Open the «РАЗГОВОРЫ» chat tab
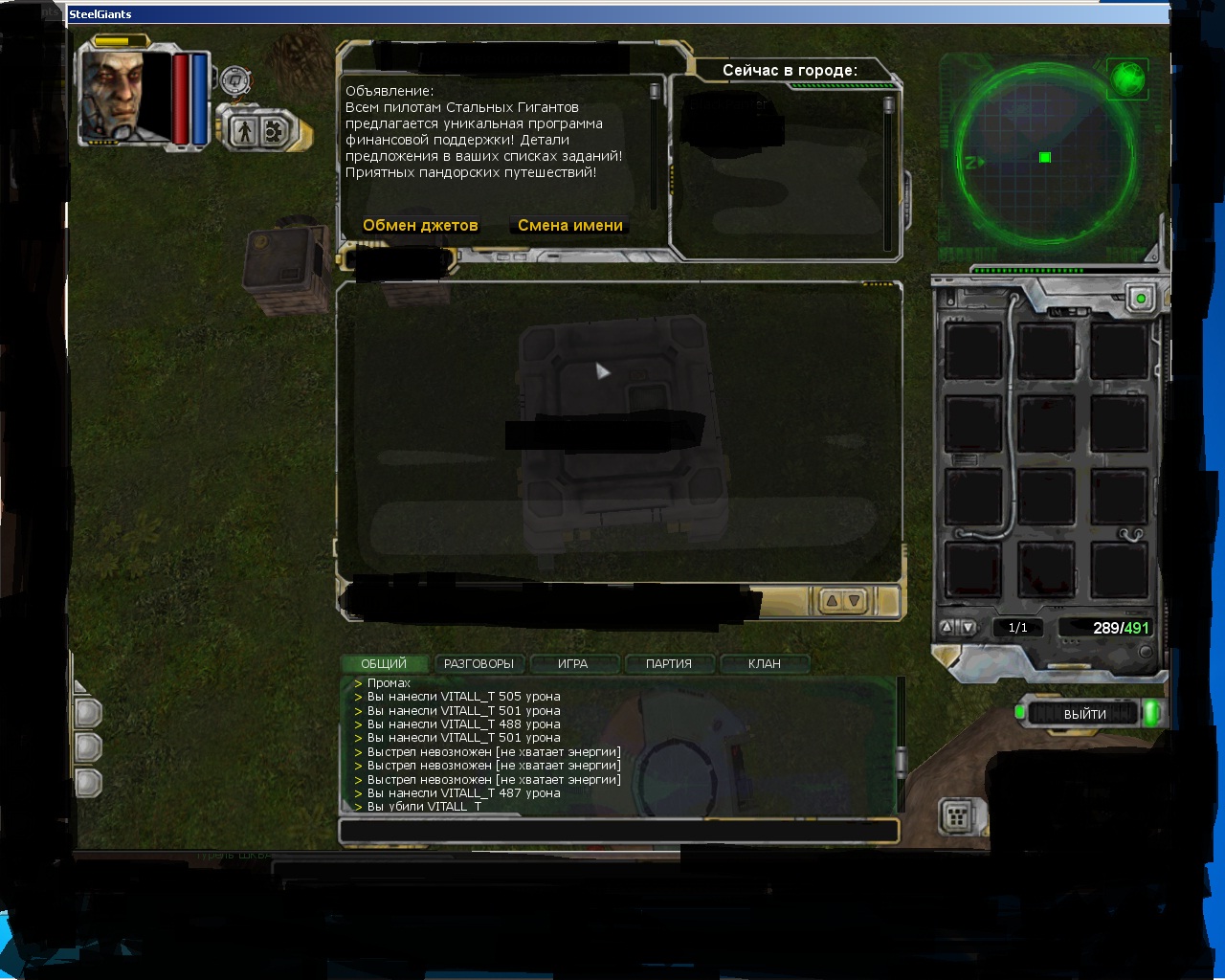The width and height of the screenshot is (1225, 980). tap(479, 663)
